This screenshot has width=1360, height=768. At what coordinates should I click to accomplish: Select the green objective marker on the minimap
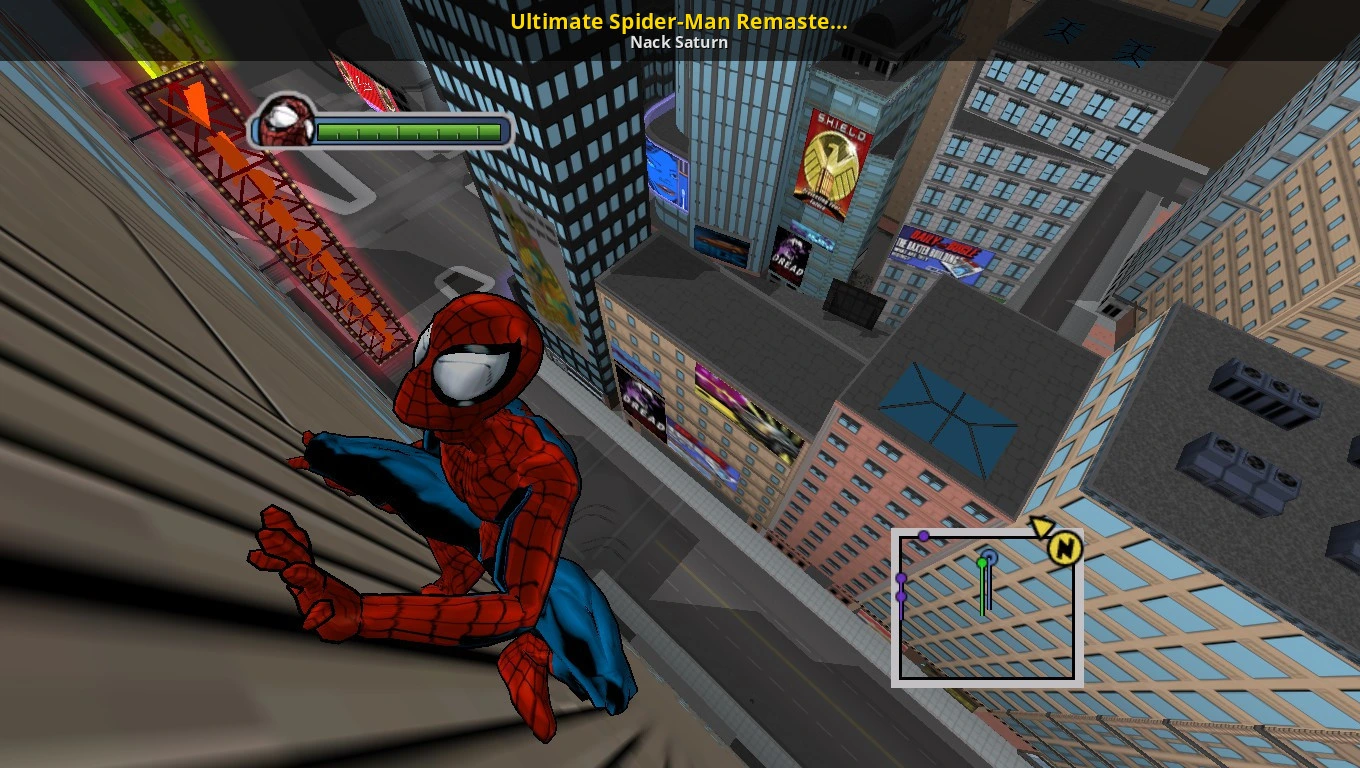coord(981,562)
